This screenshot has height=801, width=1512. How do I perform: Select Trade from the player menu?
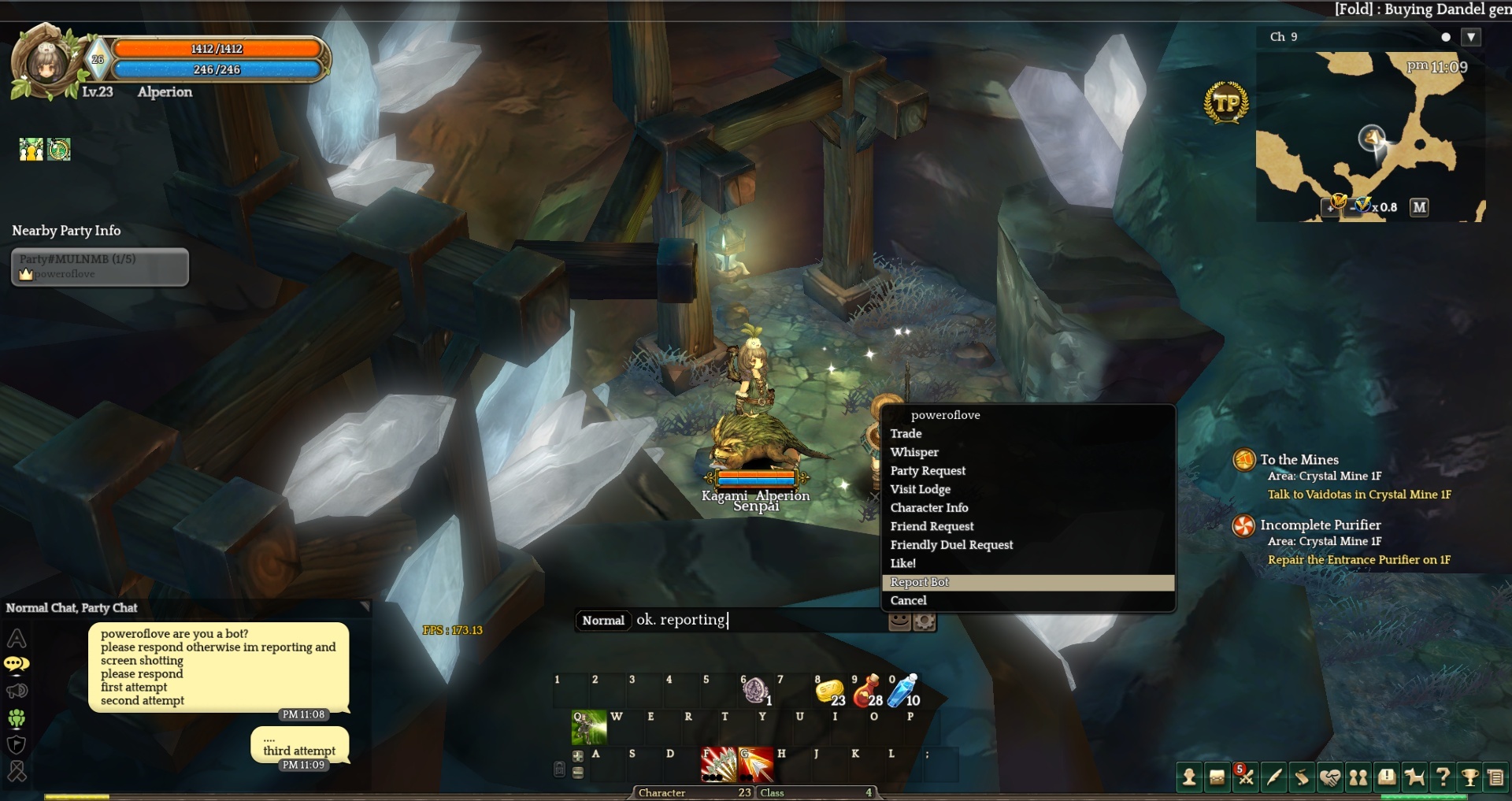tap(906, 433)
